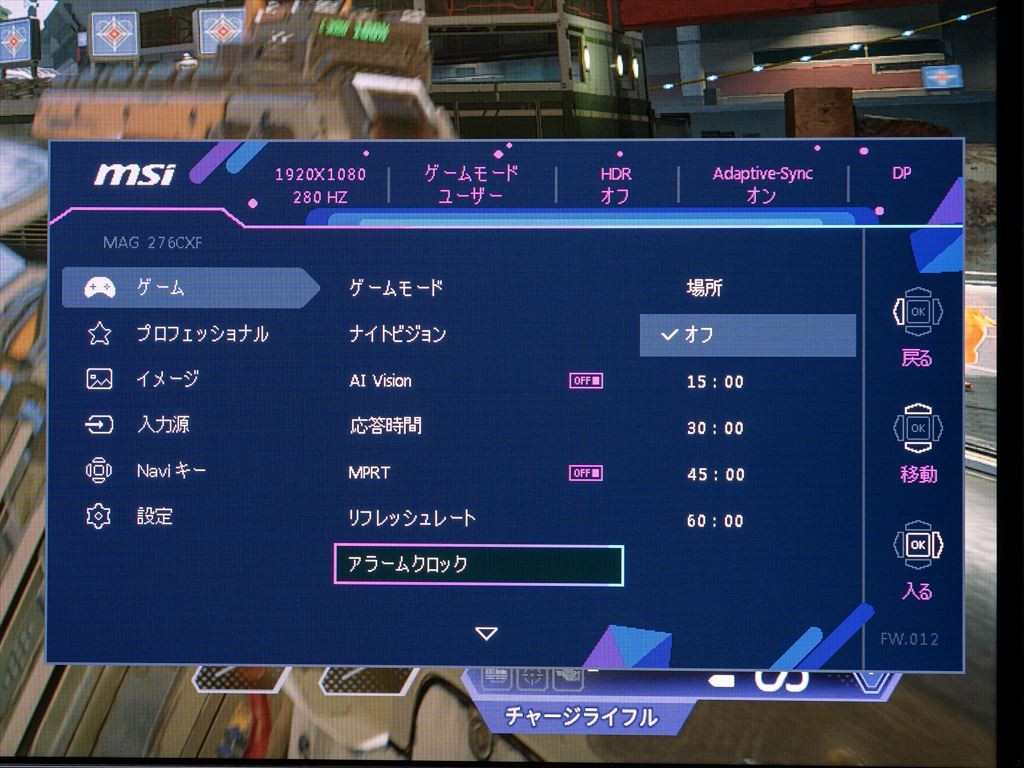Click the down arrow below the menu list
Viewport: 1024px width, 768px height.
(486, 633)
